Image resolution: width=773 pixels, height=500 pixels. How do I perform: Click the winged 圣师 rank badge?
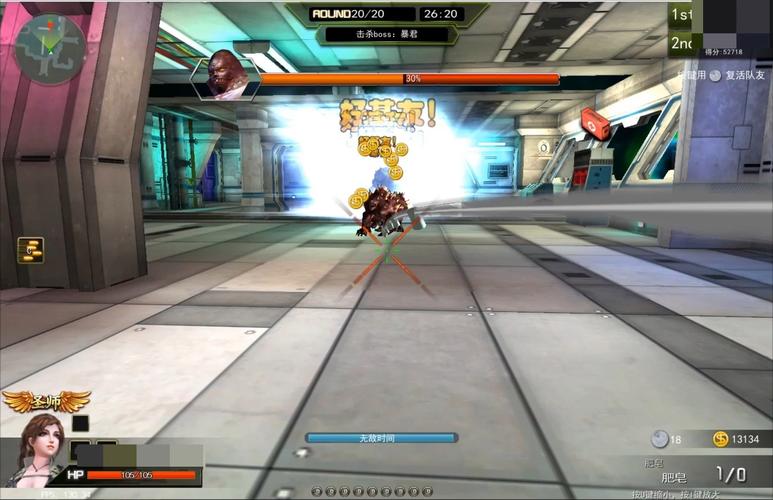[x=45, y=401]
